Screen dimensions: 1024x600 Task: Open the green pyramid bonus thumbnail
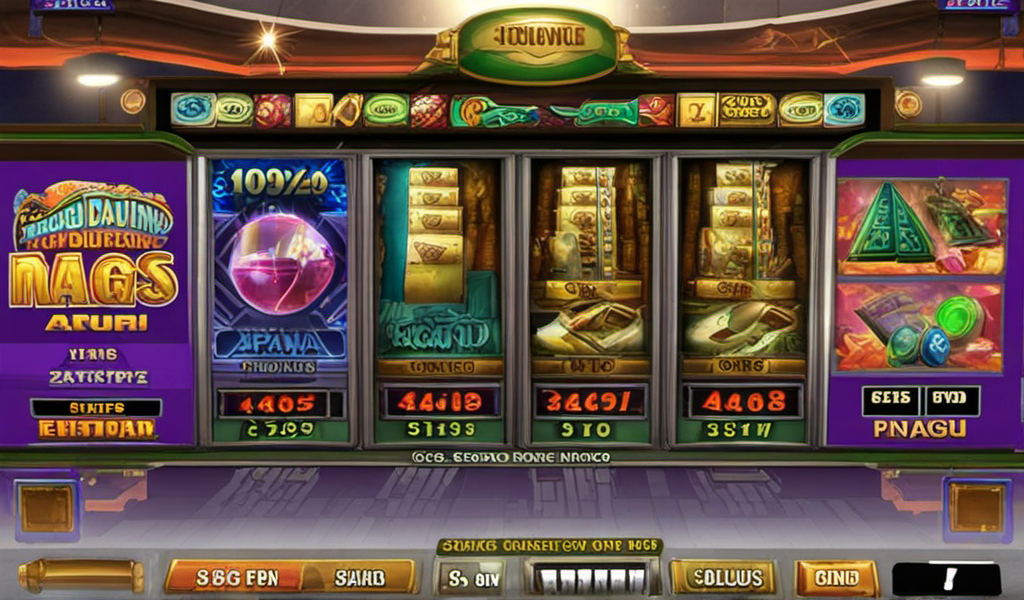coord(919,227)
